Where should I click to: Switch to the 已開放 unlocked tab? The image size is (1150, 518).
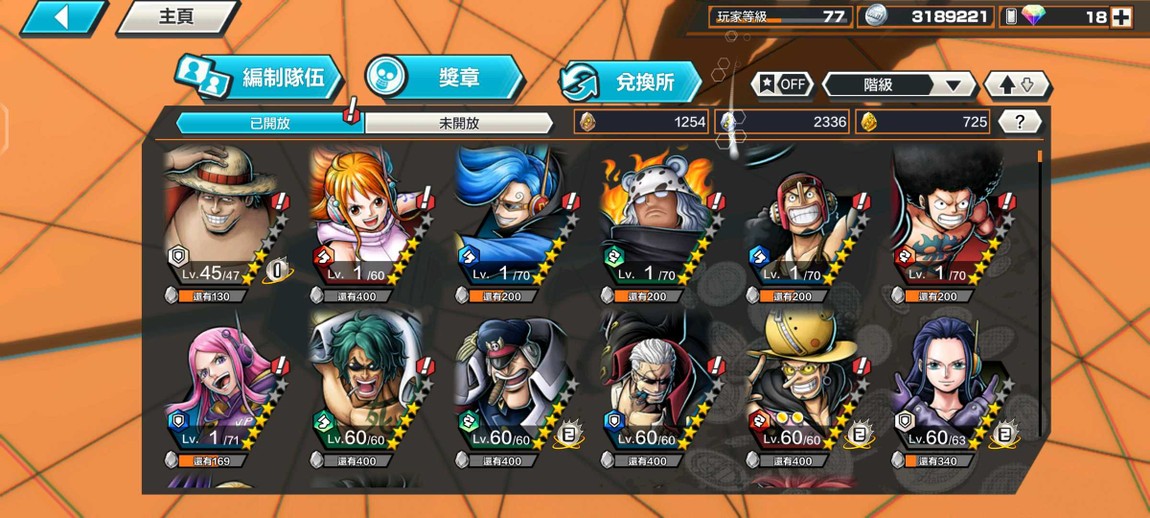point(269,123)
